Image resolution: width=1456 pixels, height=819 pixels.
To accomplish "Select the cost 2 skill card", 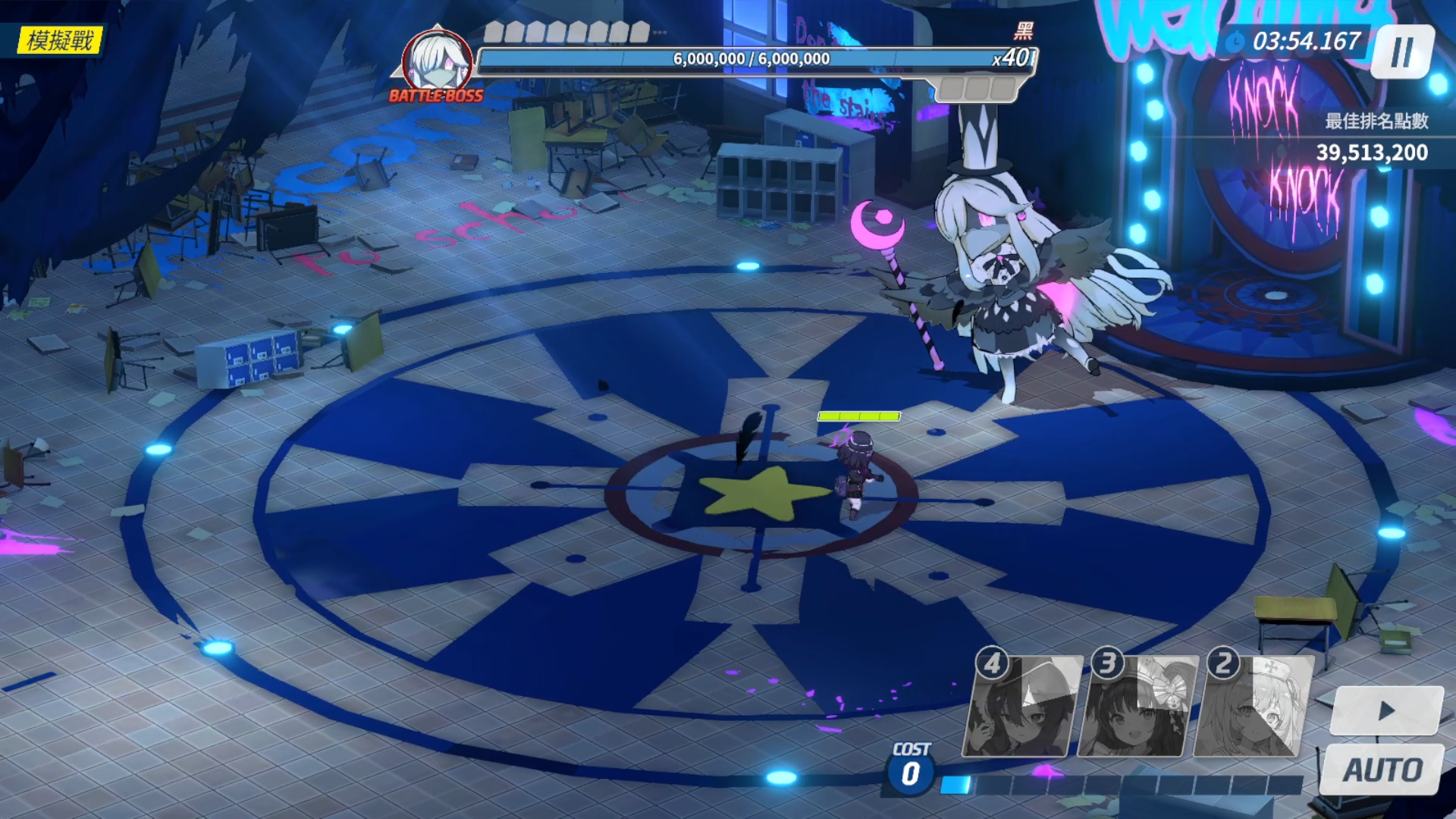I will (x=1254, y=707).
